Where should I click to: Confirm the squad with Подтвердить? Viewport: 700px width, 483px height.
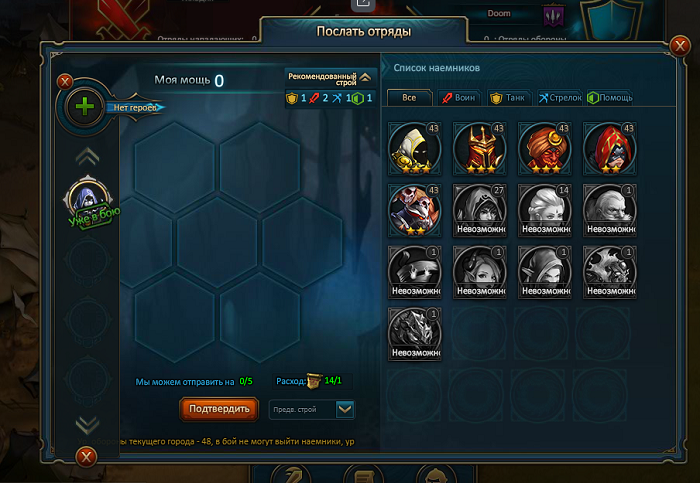coord(219,408)
